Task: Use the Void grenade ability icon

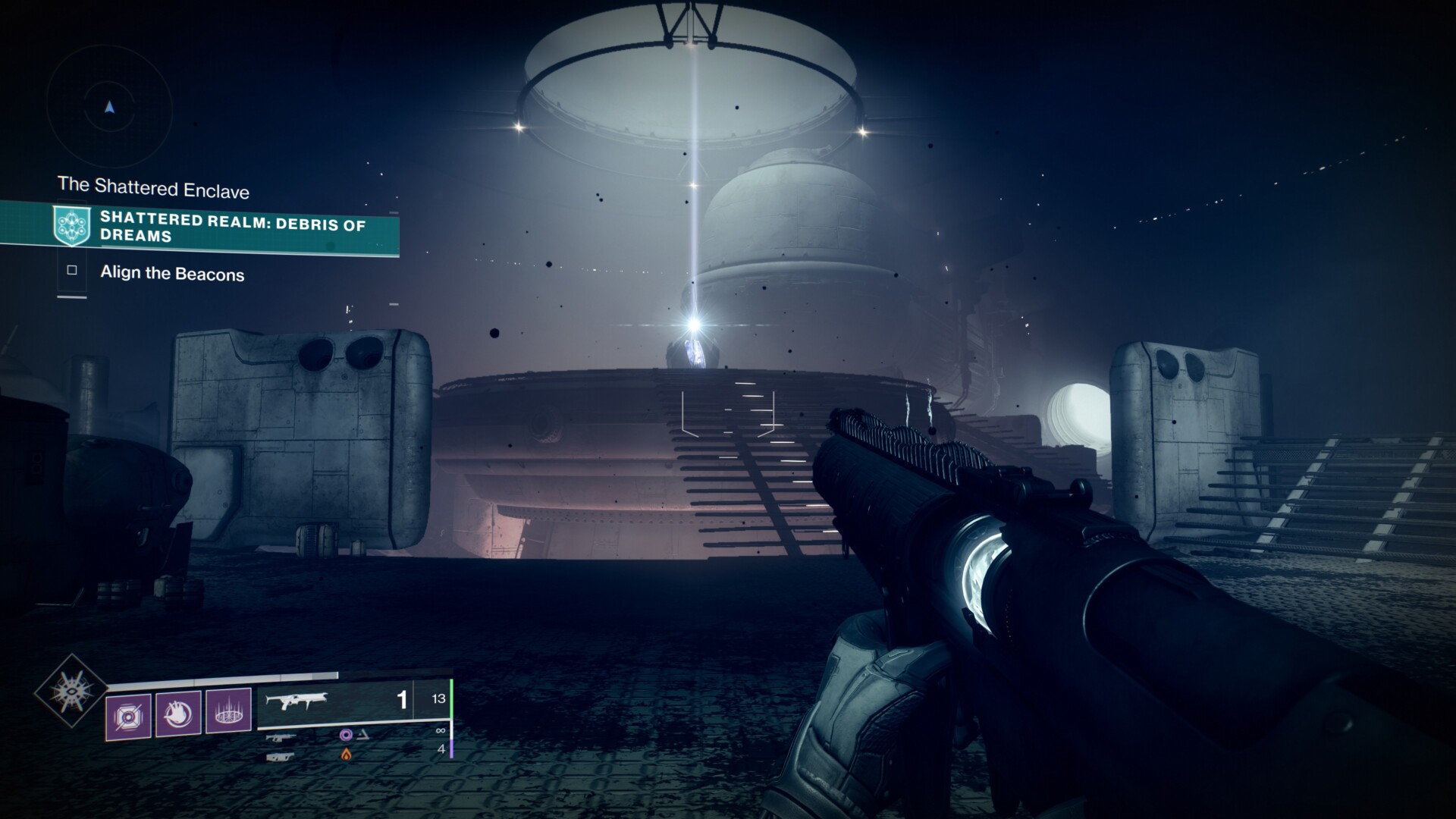Action: (128, 716)
